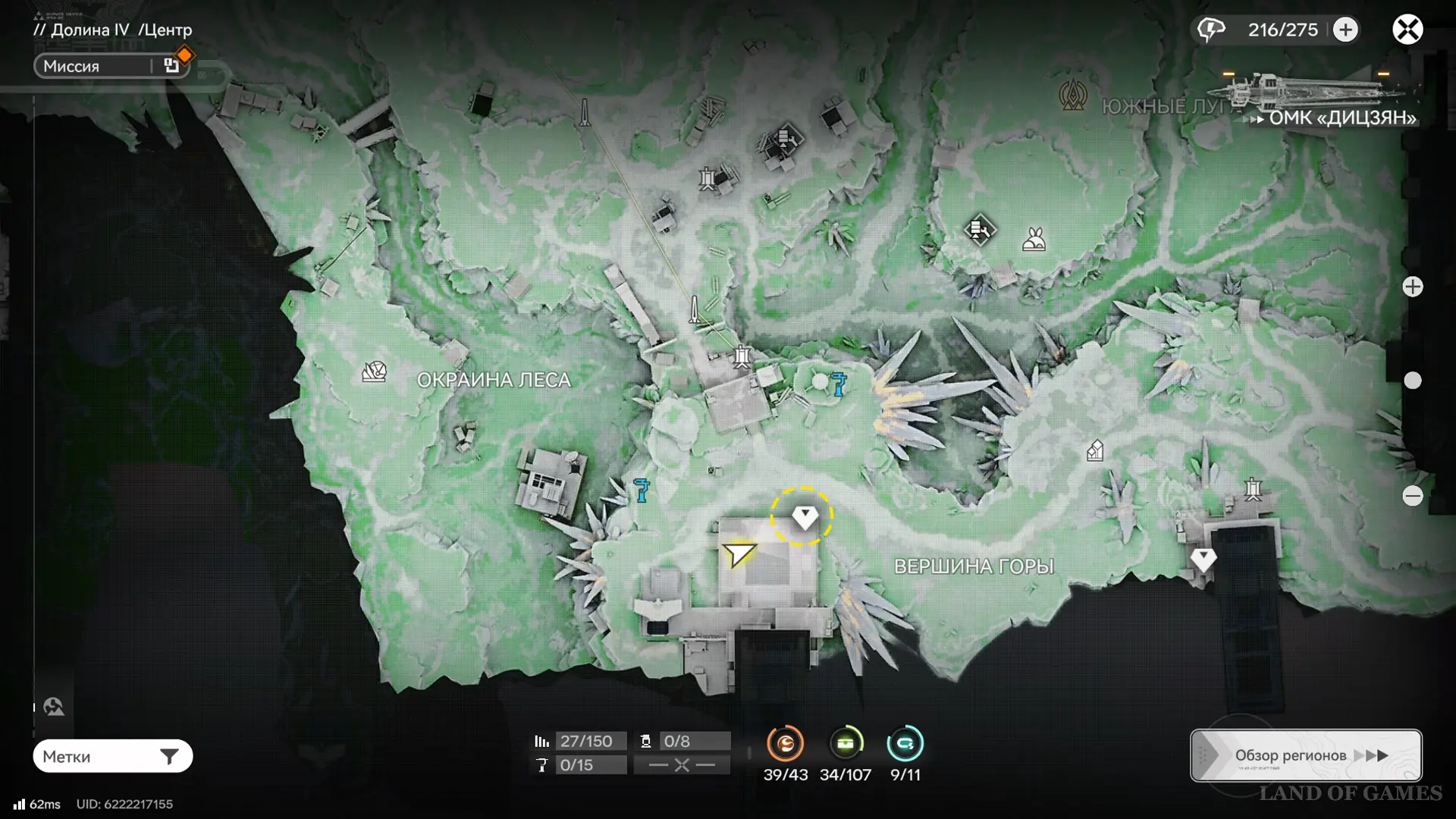Screen dimensions: 1456x819
Task: Select the house marker east of the crystals
Action: [x=1095, y=451]
